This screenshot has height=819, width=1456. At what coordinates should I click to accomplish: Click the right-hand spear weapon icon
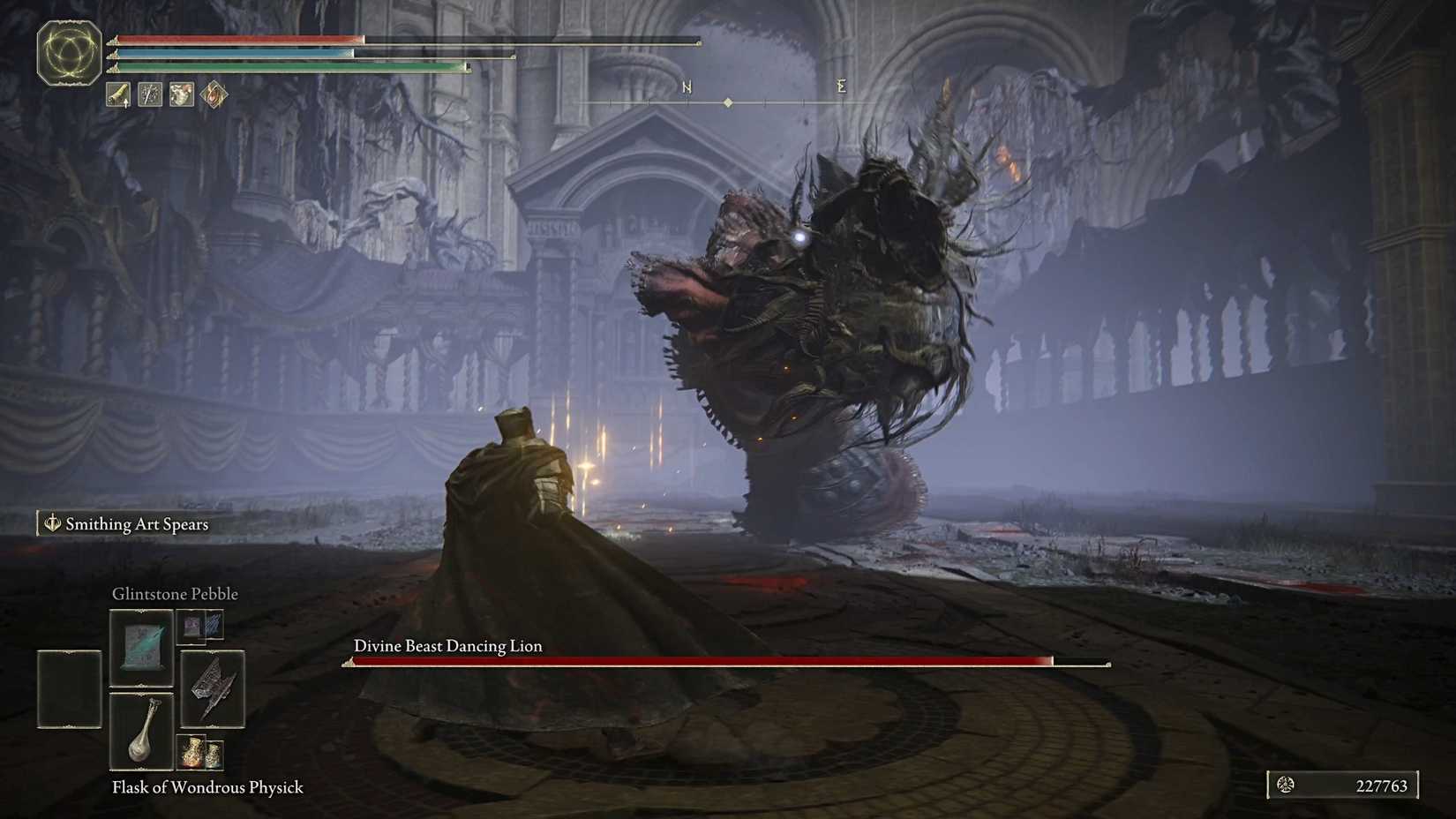point(149,94)
